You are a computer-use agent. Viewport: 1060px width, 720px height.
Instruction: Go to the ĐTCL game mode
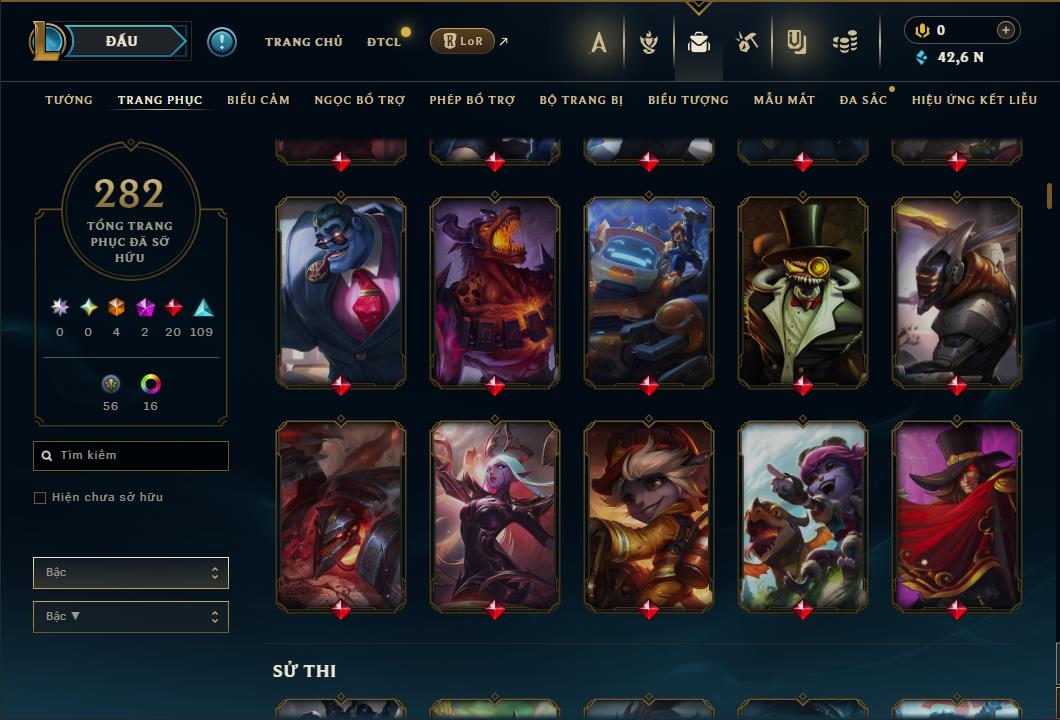(x=383, y=42)
